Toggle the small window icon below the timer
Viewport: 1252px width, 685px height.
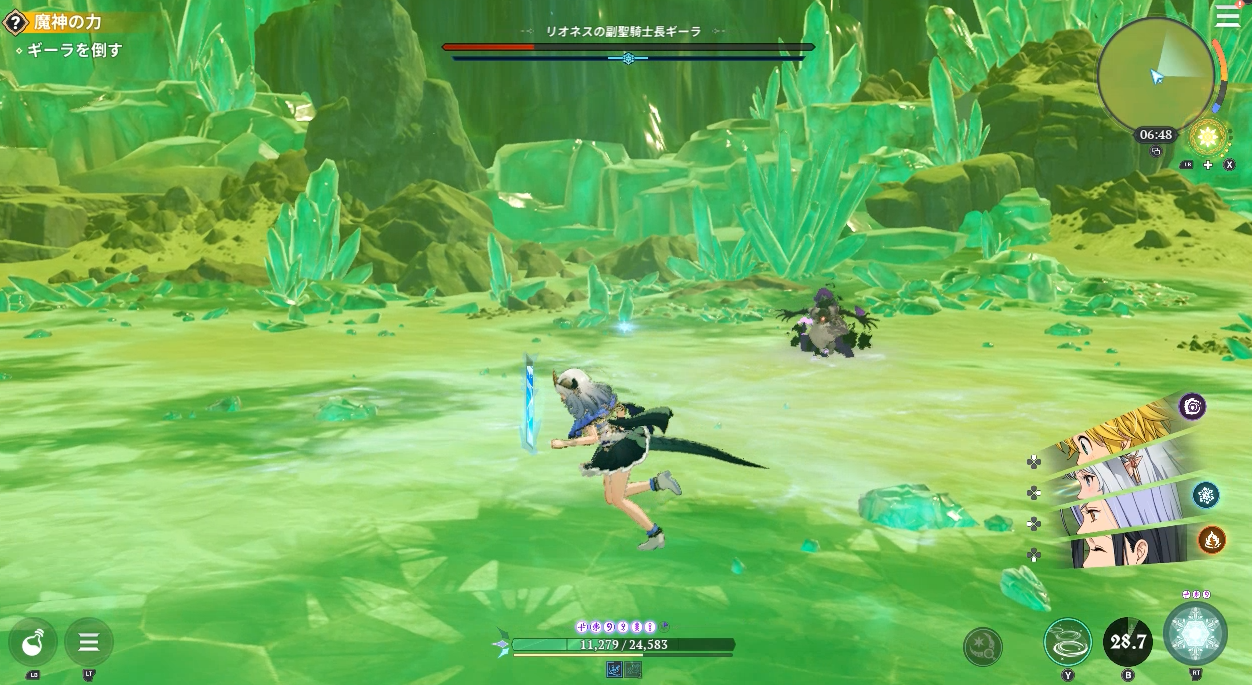(1156, 151)
